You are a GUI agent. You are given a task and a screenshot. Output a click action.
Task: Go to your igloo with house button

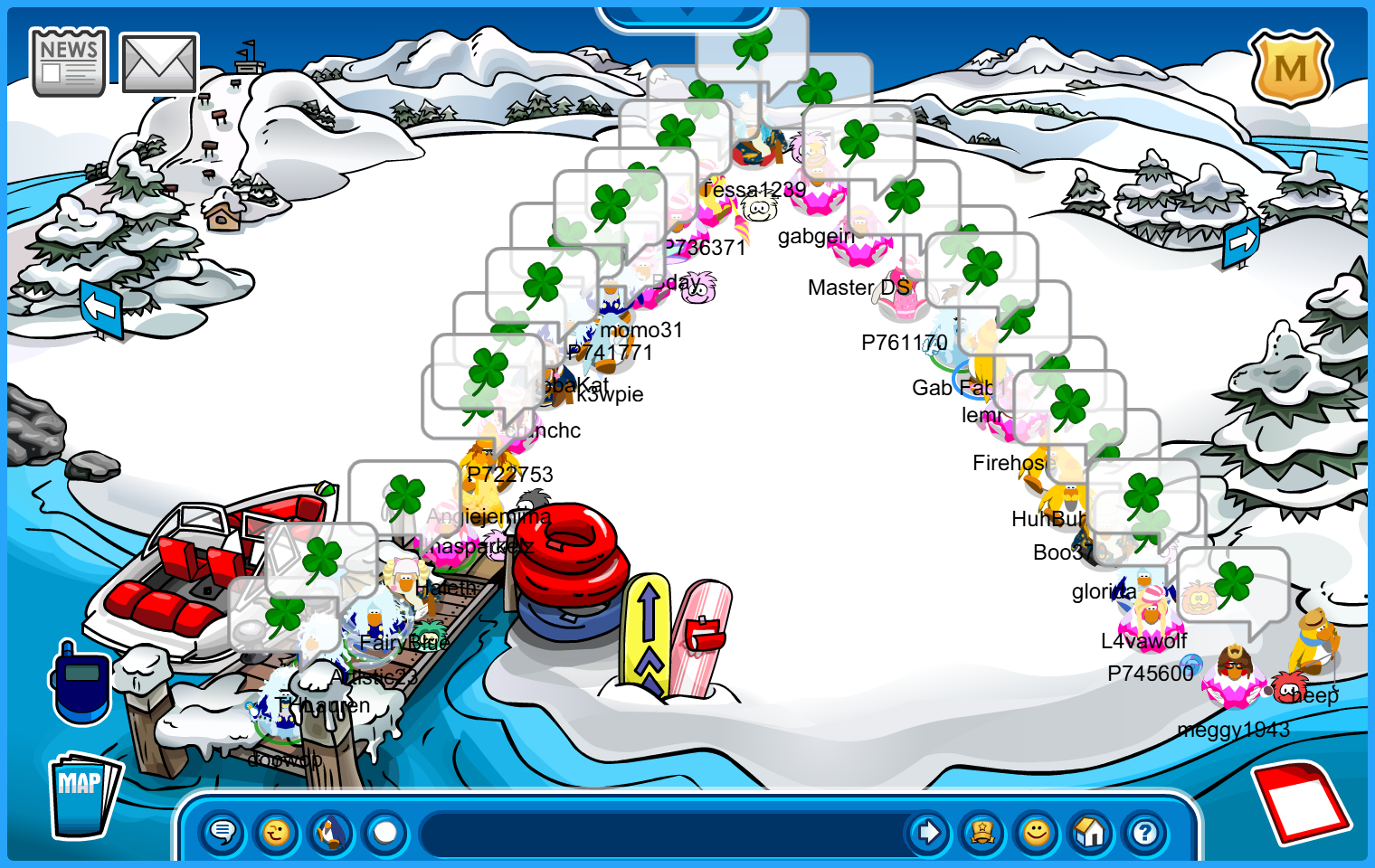(x=1091, y=832)
